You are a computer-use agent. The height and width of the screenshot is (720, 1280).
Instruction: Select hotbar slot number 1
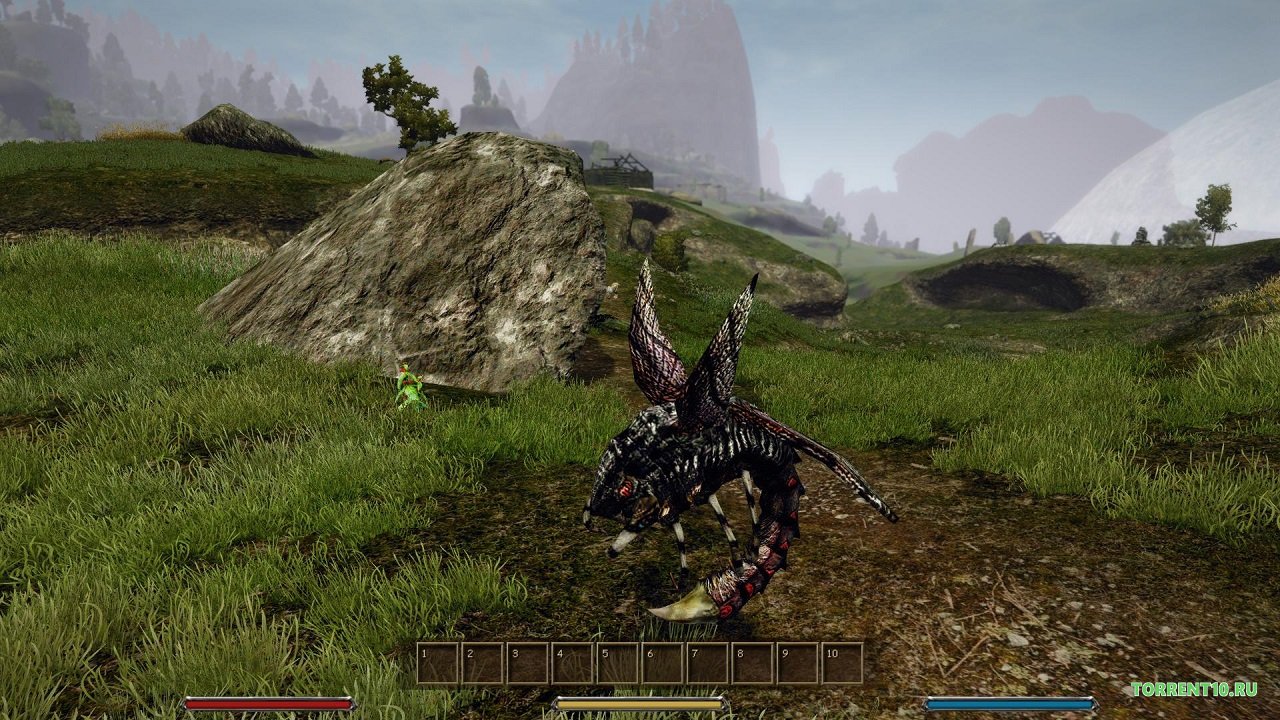tap(438, 663)
